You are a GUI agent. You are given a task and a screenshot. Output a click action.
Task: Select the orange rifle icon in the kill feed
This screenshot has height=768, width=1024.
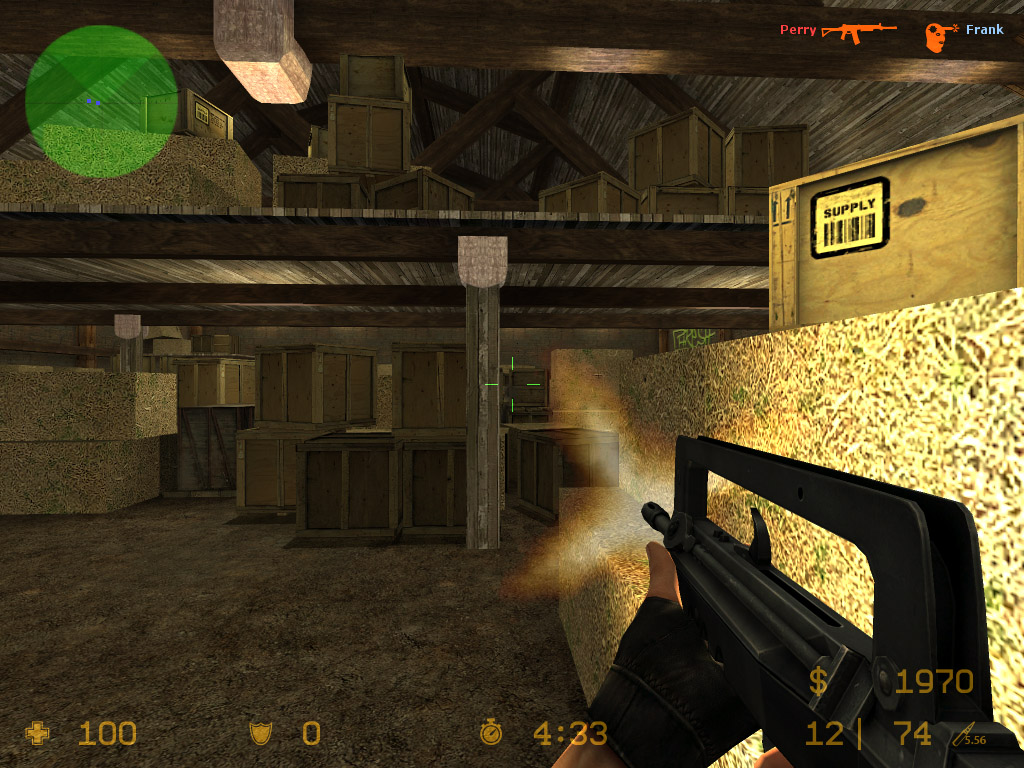(859, 31)
